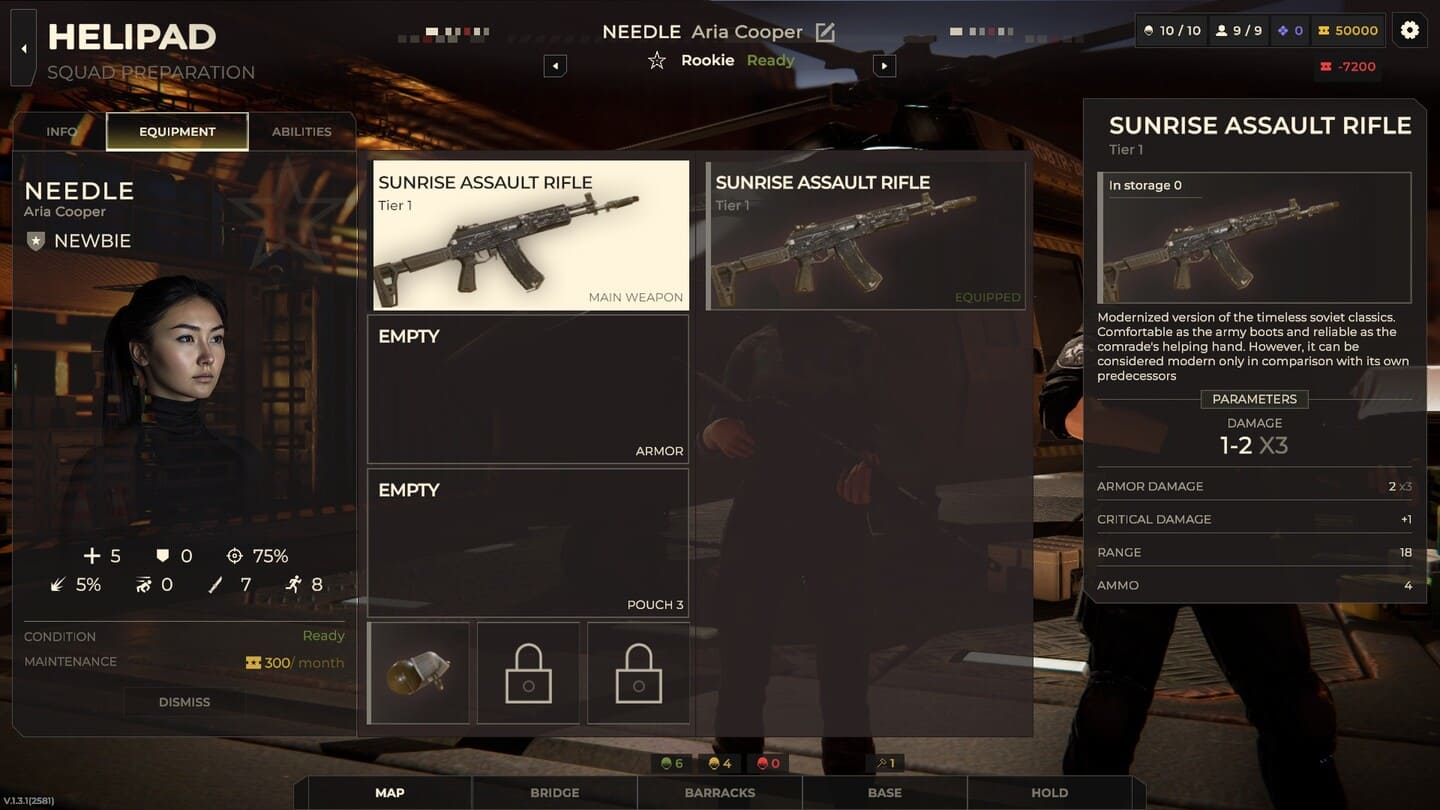Choose the equipped Sunrise Assault Rifle card
This screenshot has width=1440, height=810.
click(x=866, y=236)
